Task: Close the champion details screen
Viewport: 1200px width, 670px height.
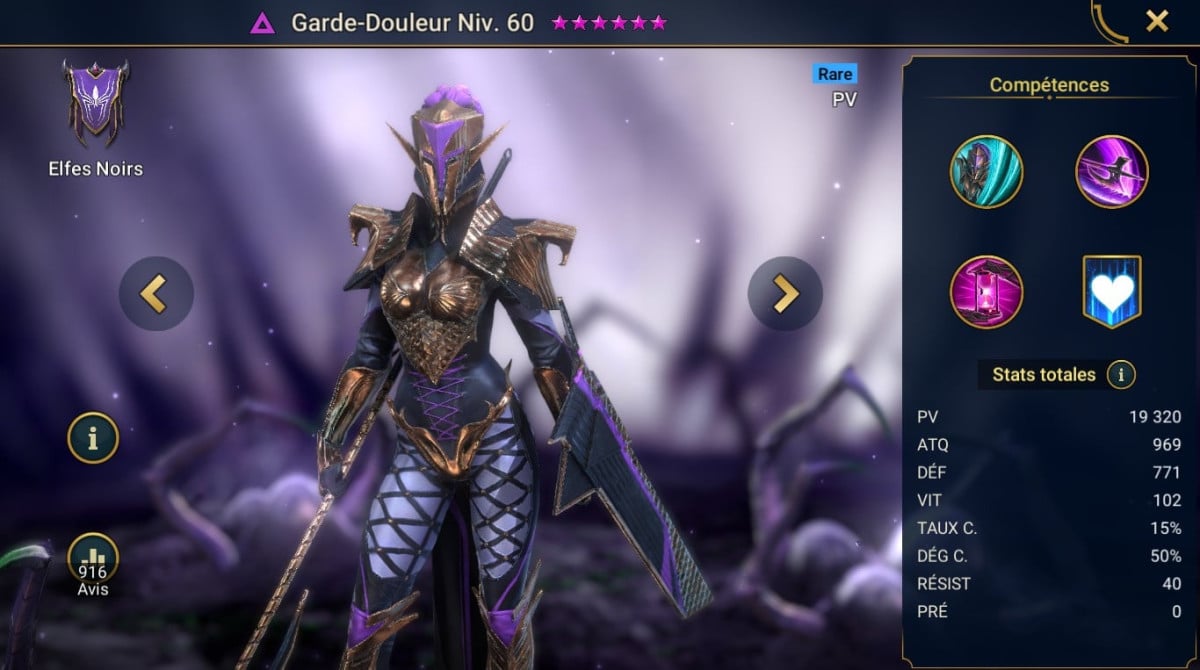Action: (x=1157, y=21)
